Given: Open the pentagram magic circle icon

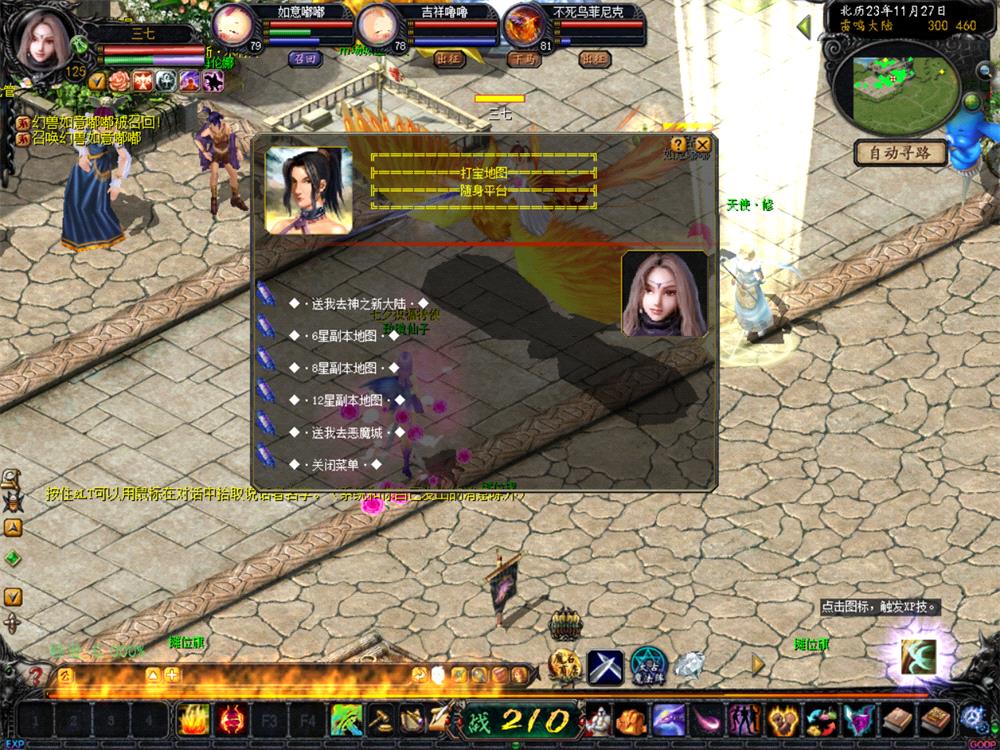Looking at the screenshot, I should 648,666.
